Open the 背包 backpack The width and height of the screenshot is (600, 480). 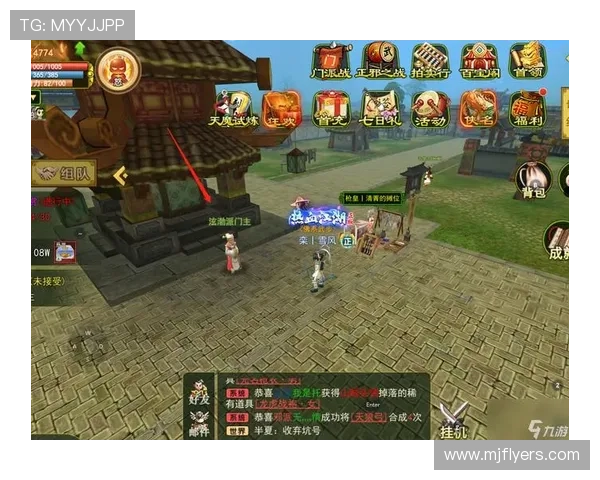coord(533,180)
